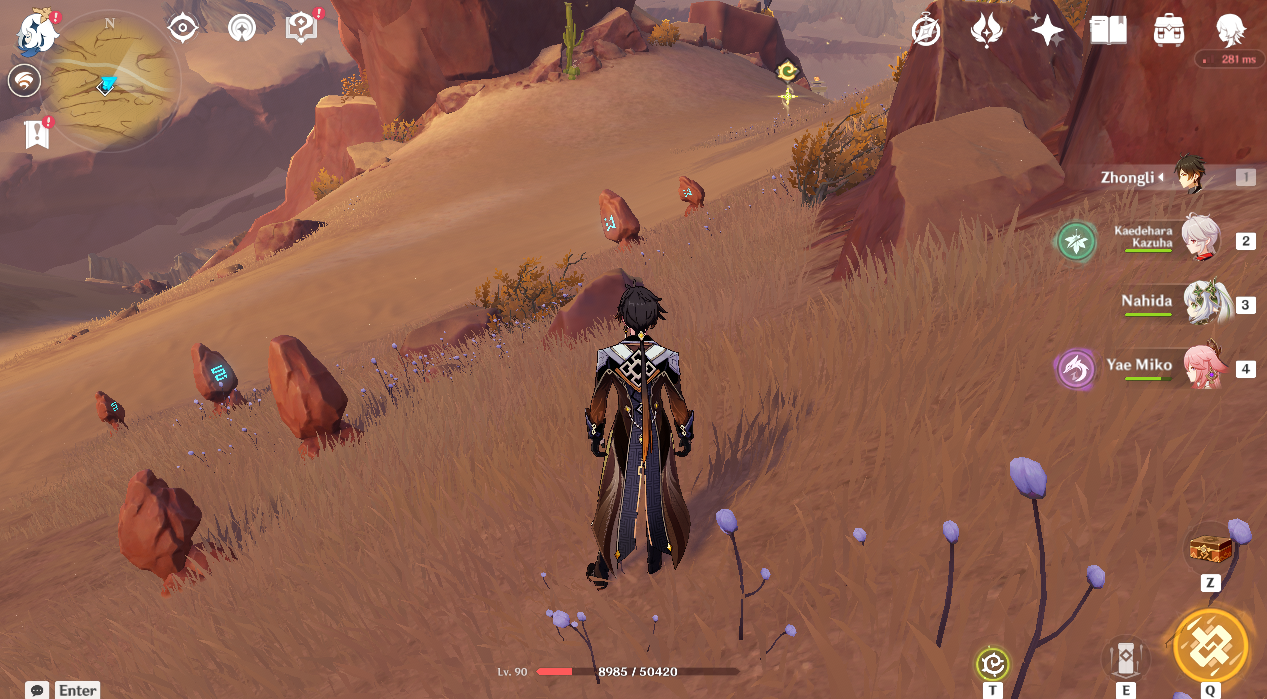Open the character profile head icon
The height and width of the screenshot is (699, 1267).
click(1230, 31)
